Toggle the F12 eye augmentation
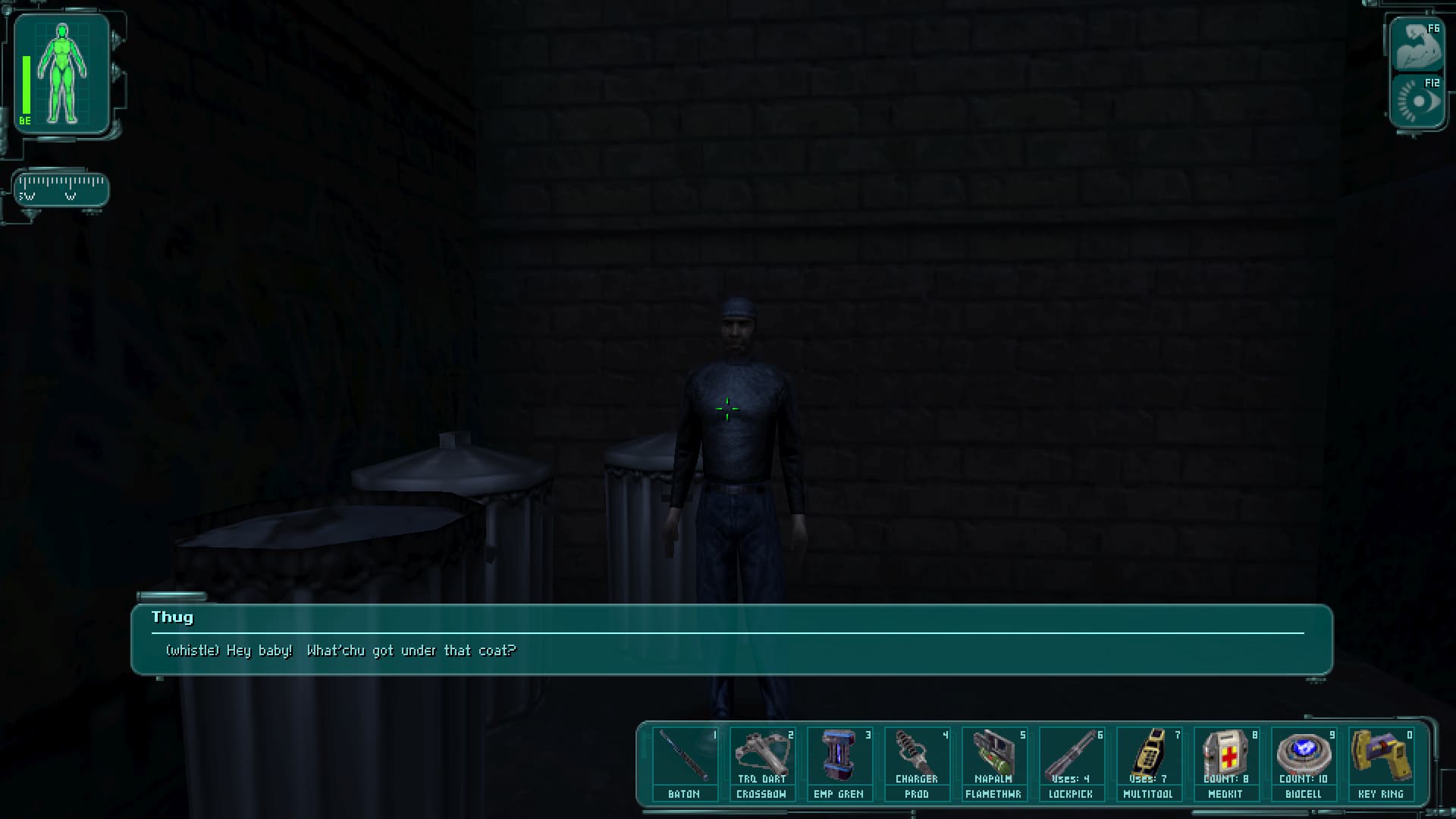1456x819 pixels. [x=1417, y=101]
